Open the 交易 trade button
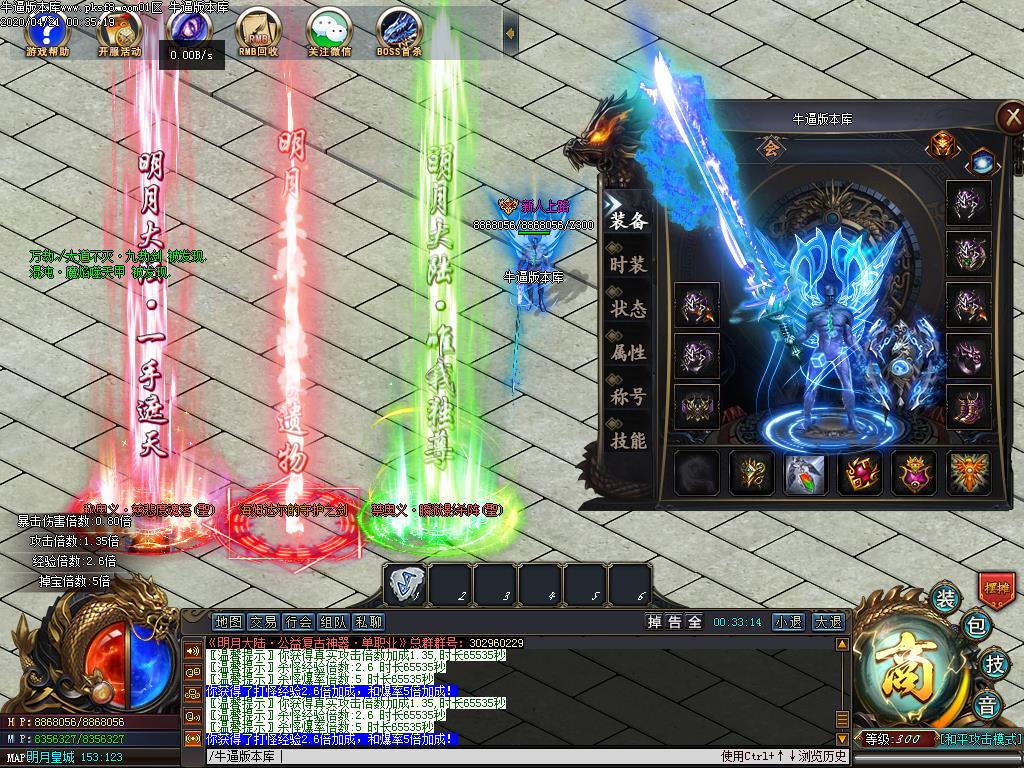This screenshot has width=1024, height=768. (x=263, y=622)
